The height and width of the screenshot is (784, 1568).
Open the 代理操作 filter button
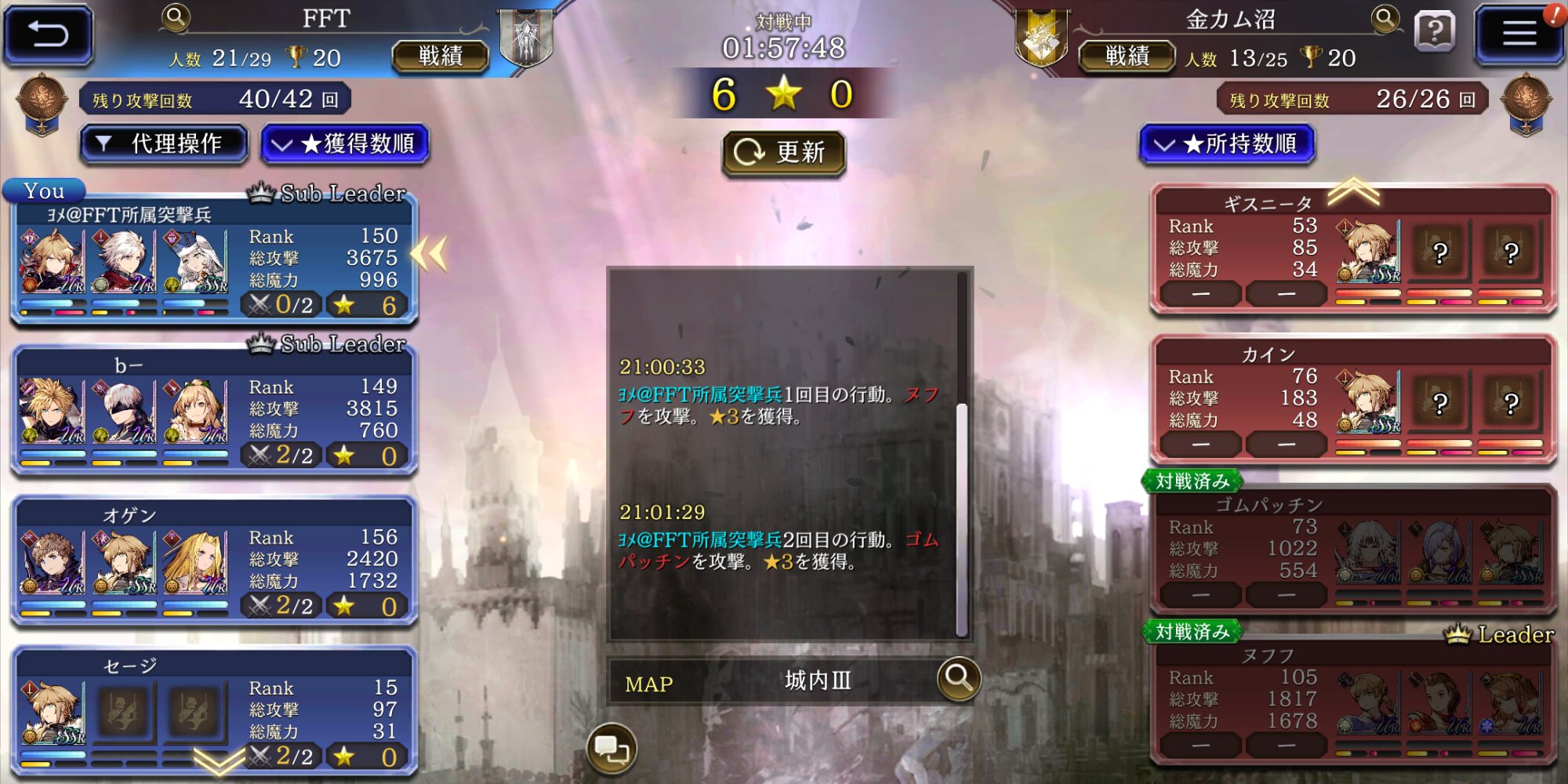tap(164, 144)
